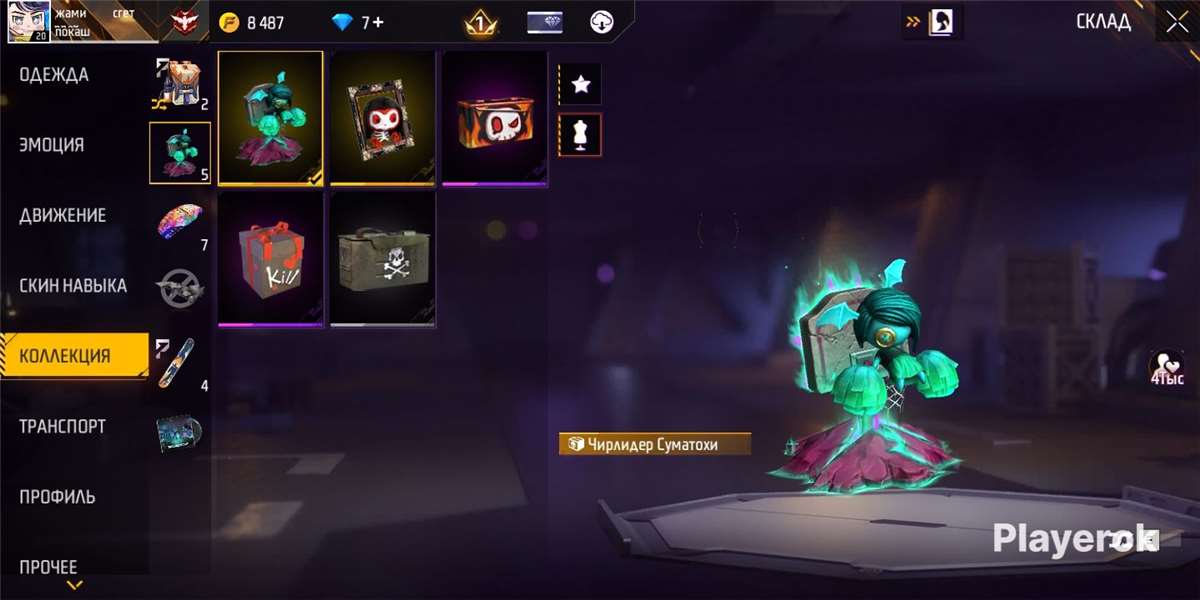
Task: Toggle the mannequin preview filter
Action: click(x=580, y=134)
